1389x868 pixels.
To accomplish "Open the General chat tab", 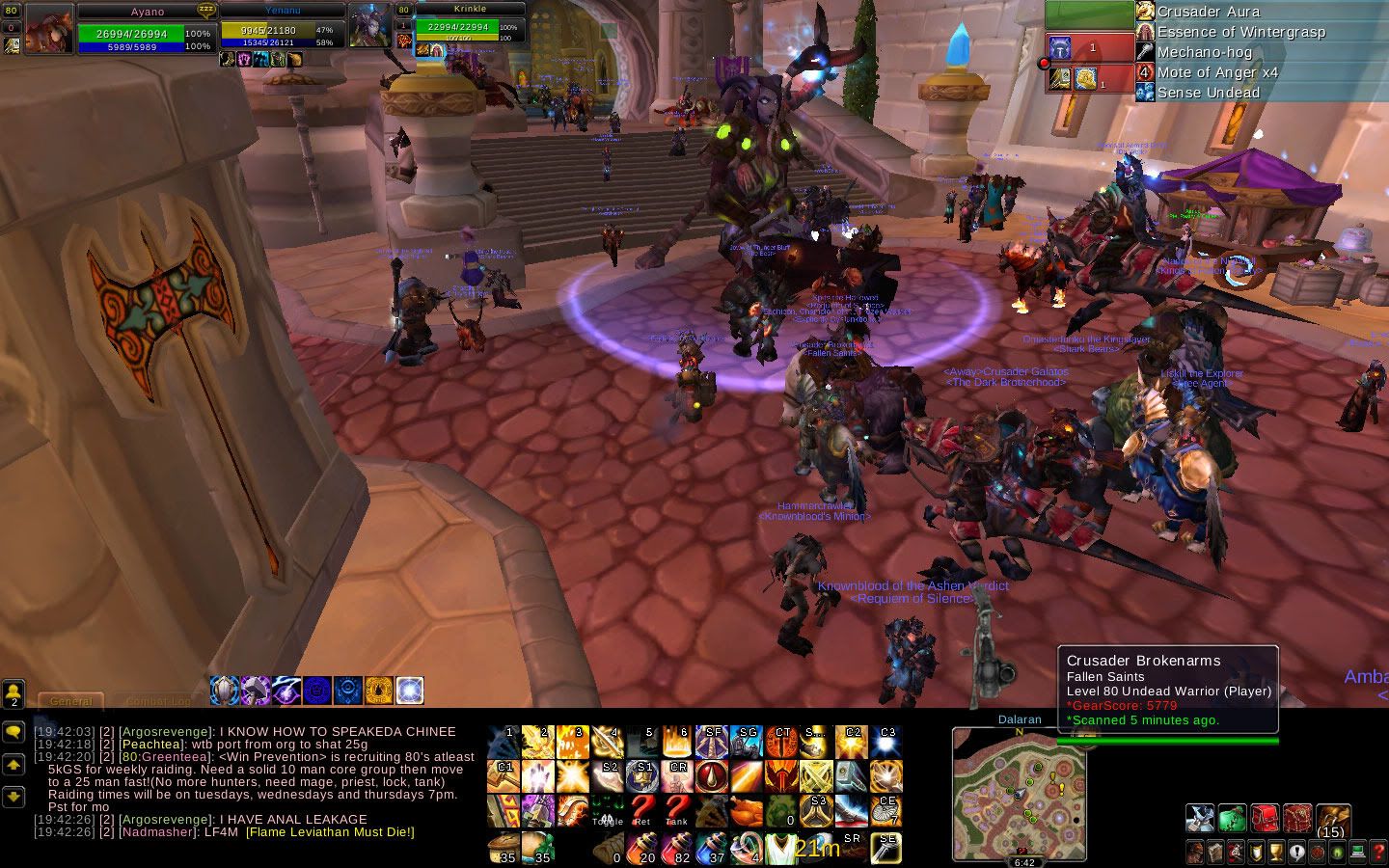I will coord(70,701).
